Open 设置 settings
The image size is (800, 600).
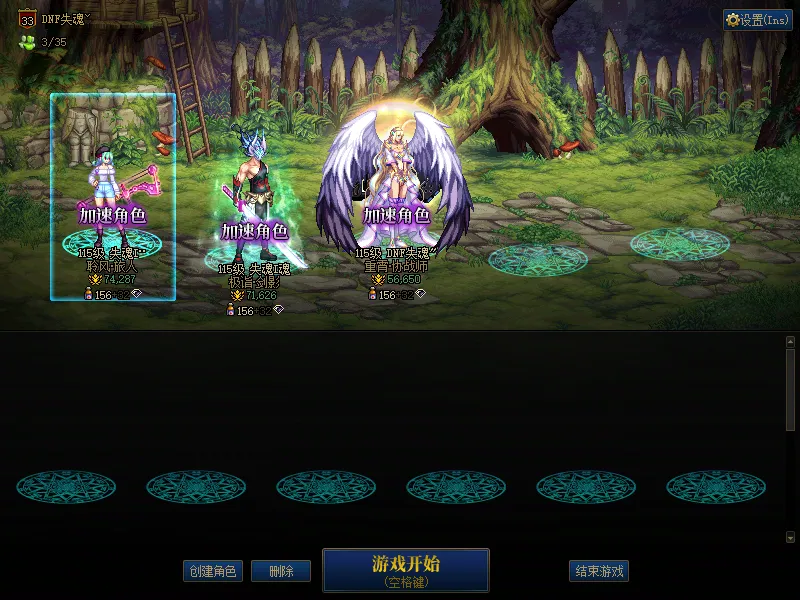pyautogui.click(x=757, y=20)
